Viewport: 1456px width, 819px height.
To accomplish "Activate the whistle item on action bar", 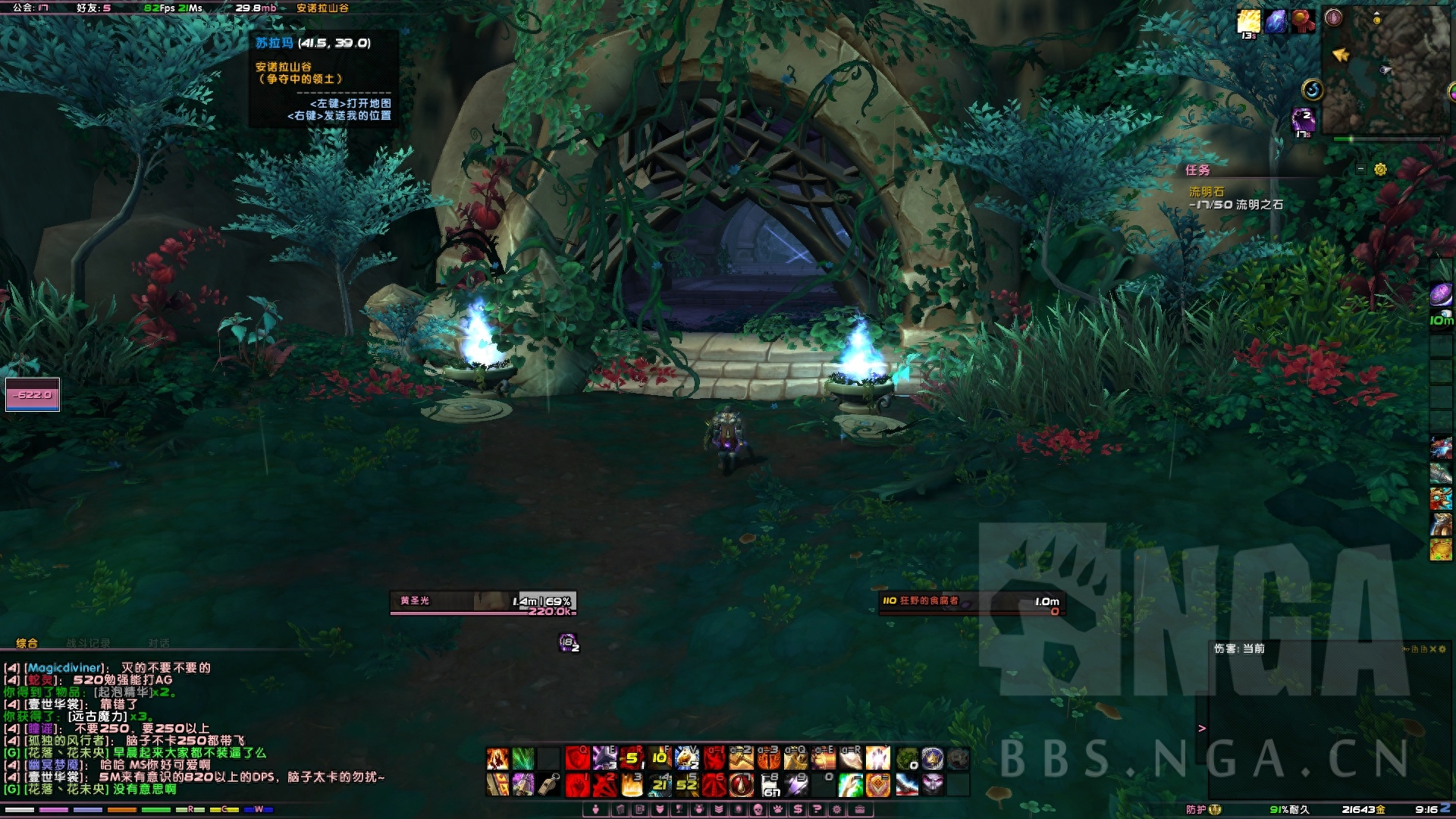I will click(x=549, y=785).
